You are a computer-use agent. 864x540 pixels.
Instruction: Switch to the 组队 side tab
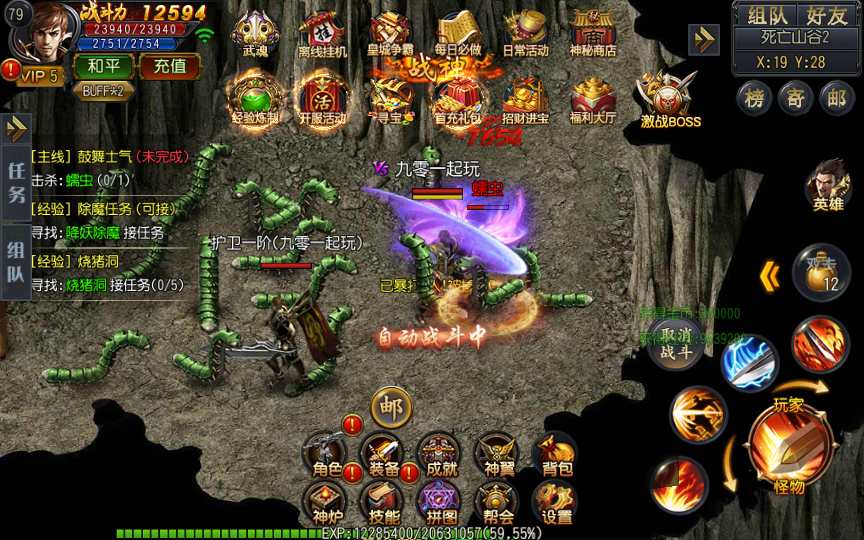coord(16,263)
